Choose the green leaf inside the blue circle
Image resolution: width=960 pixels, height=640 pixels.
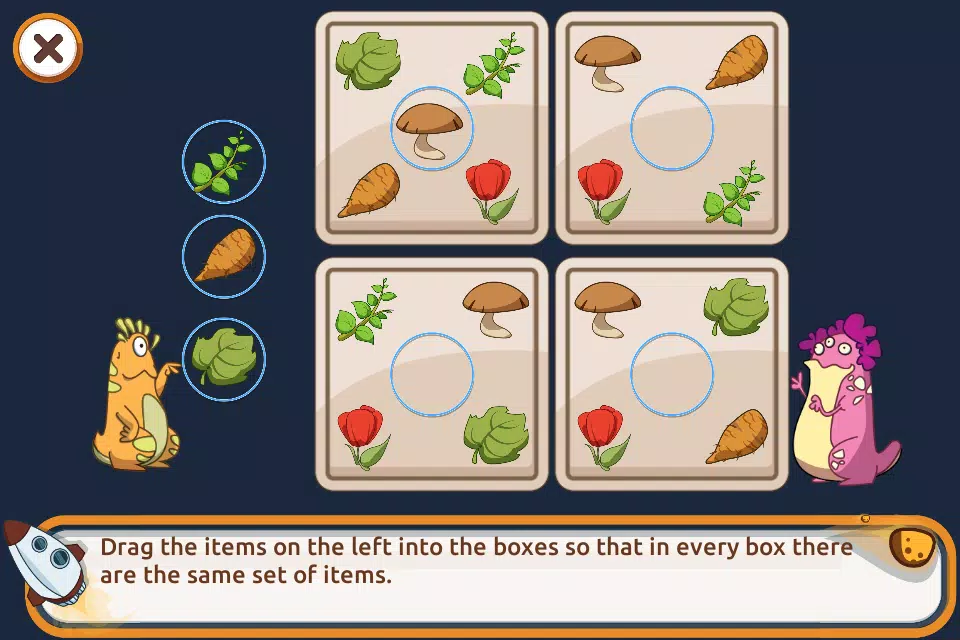[x=223, y=358]
